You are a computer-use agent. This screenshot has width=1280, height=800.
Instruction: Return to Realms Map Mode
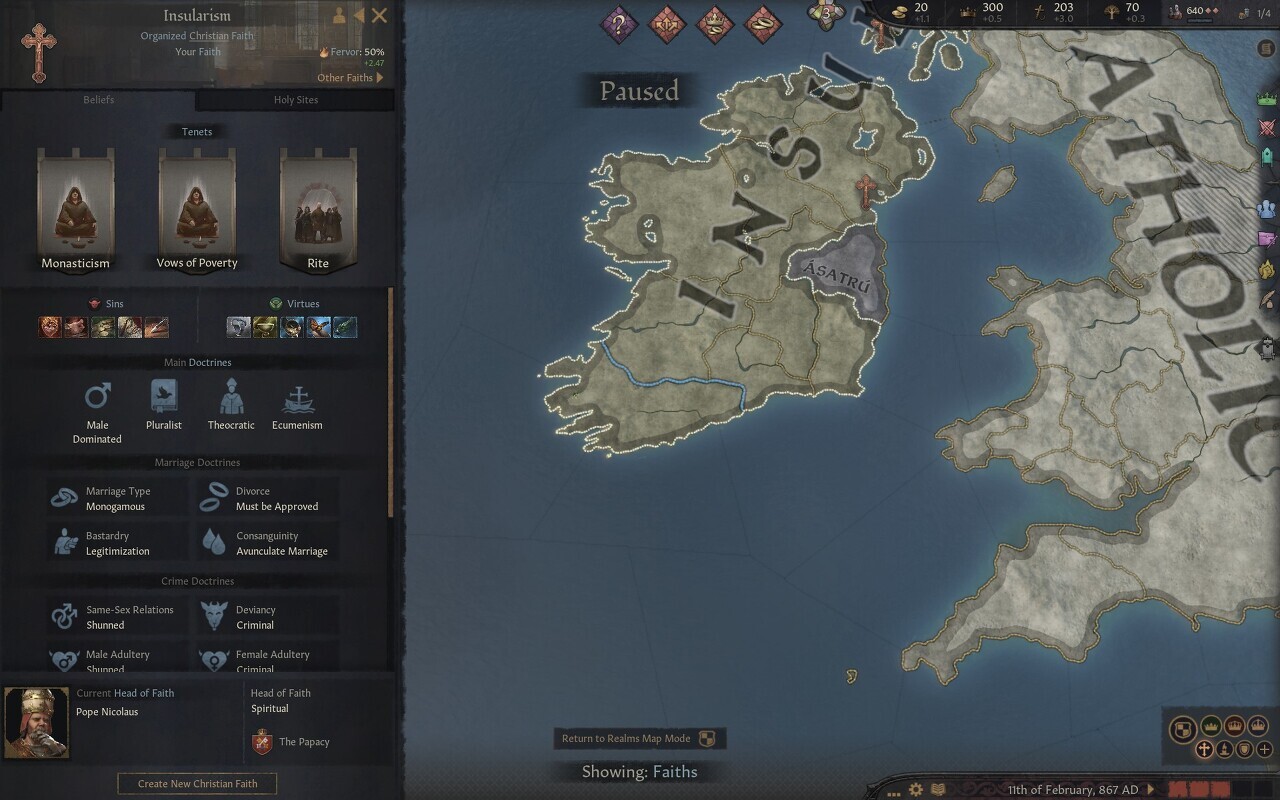(x=639, y=739)
